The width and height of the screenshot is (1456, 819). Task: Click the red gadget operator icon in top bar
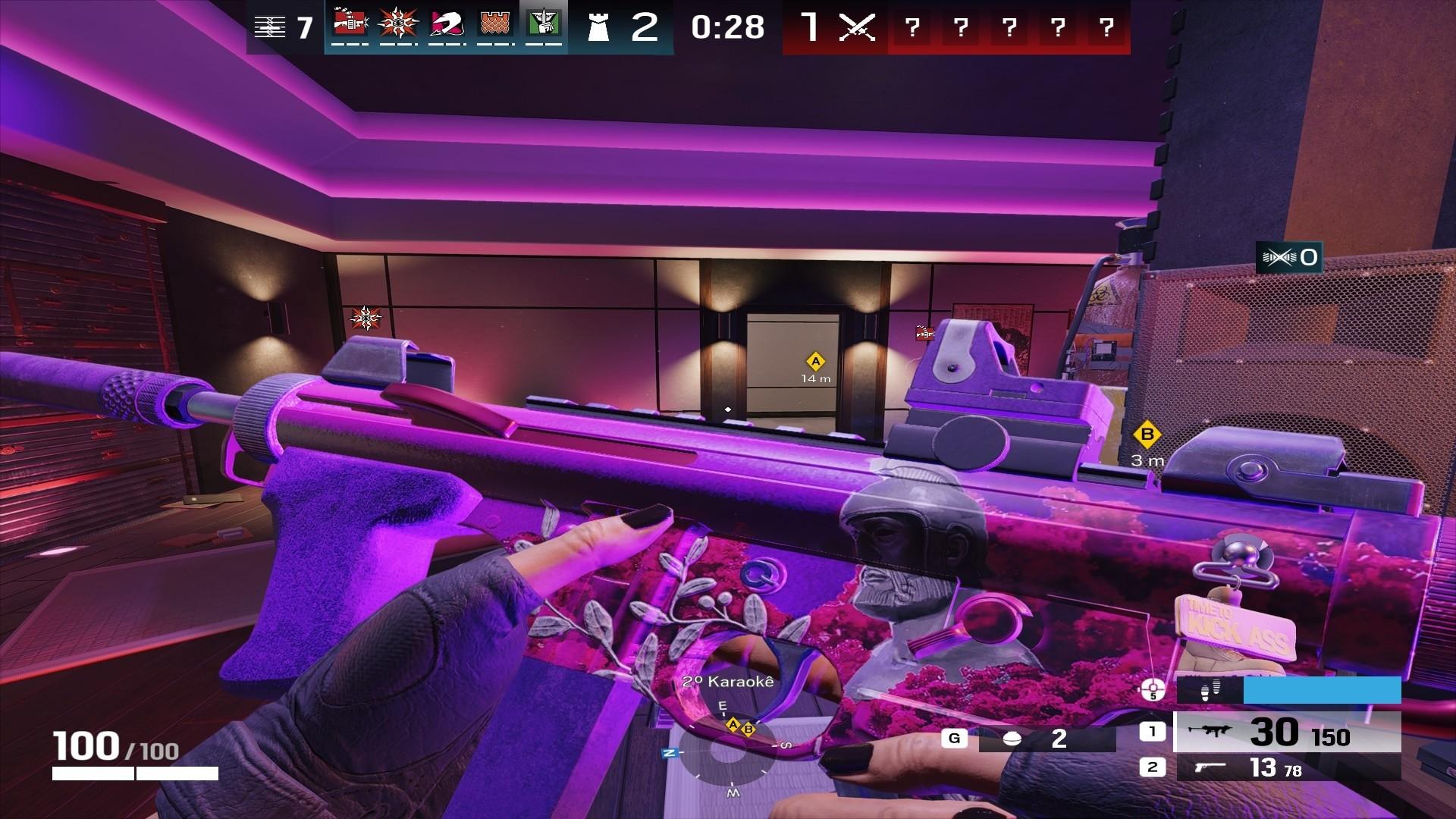[350, 24]
